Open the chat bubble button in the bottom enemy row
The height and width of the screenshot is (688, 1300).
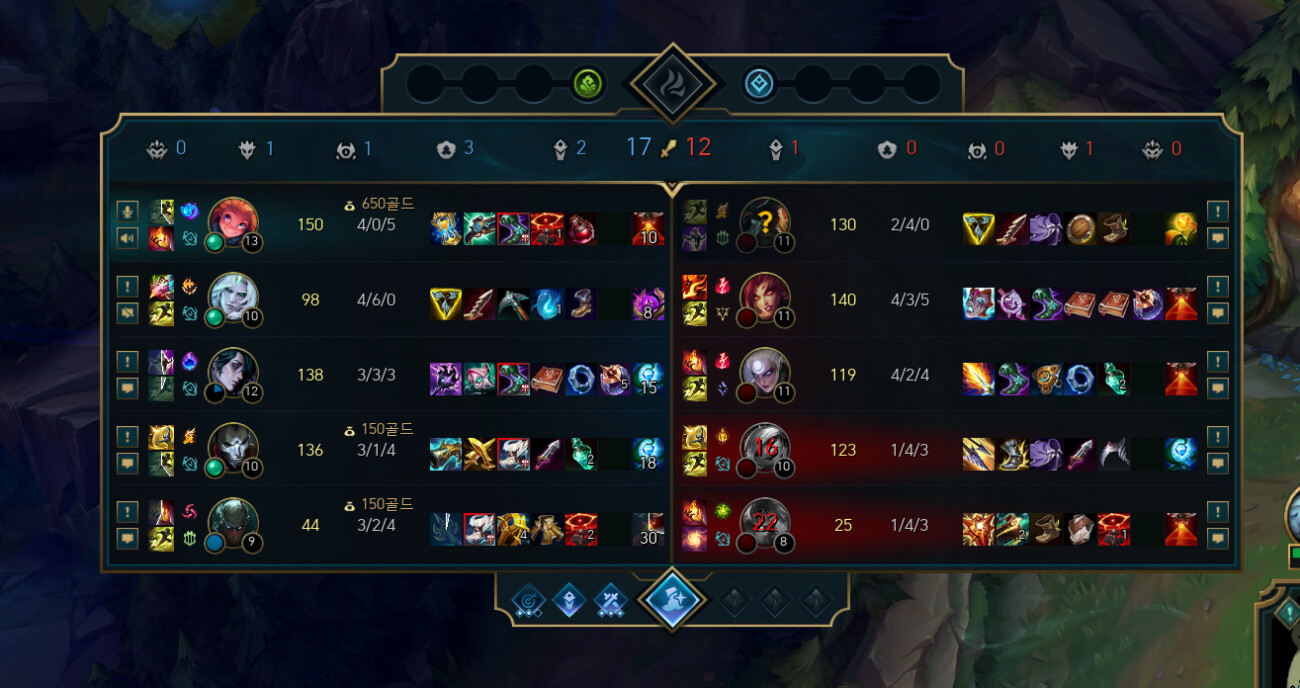pyautogui.click(x=1217, y=538)
